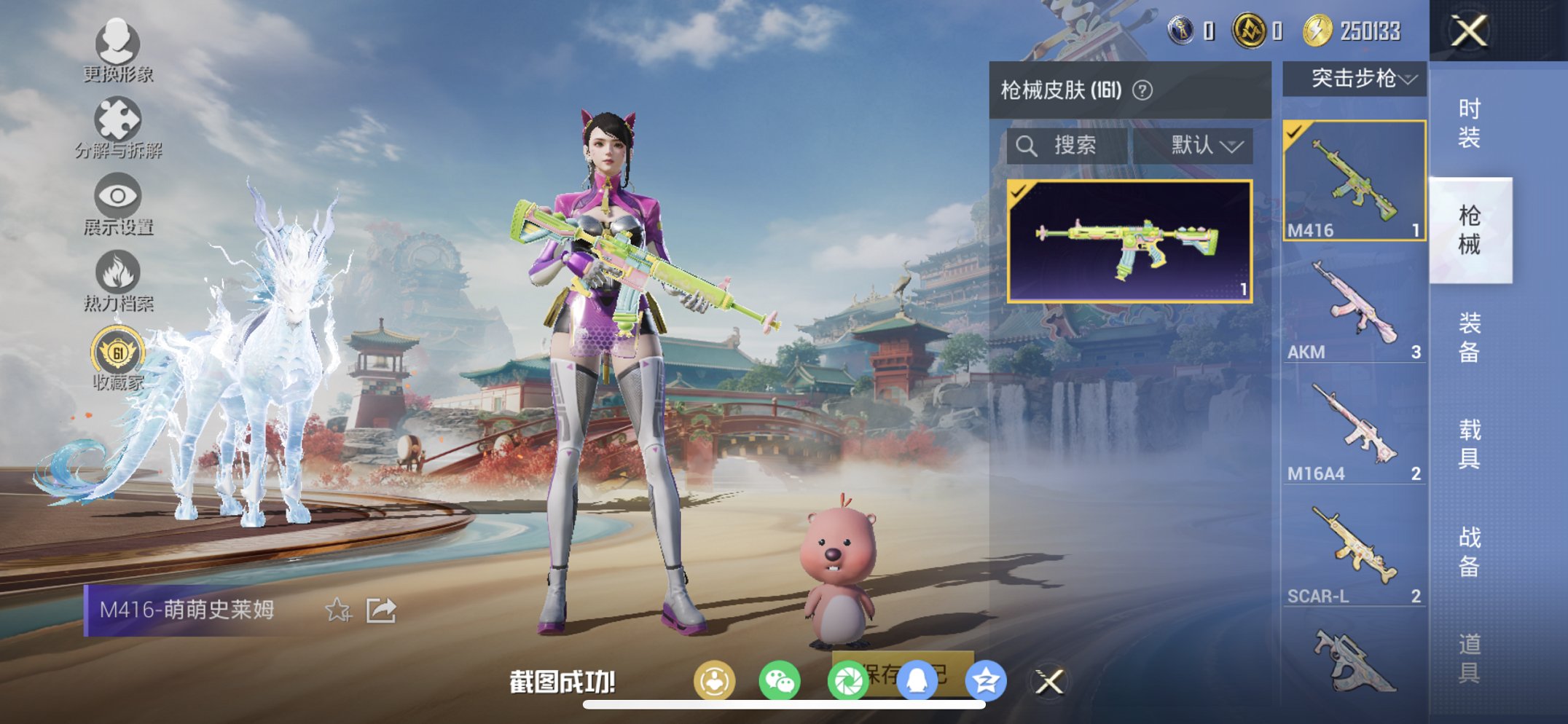Viewport: 1568px width, 724px height.
Task: Tap the yellow character pose icon
Action: click(x=715, y=680)
